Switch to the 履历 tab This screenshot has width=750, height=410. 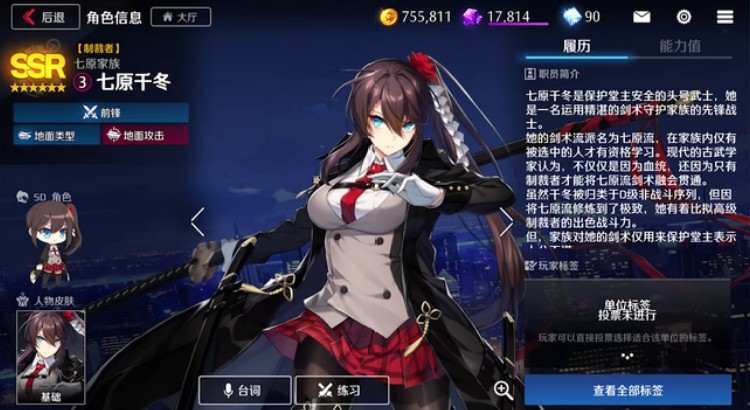pos(577,46)
